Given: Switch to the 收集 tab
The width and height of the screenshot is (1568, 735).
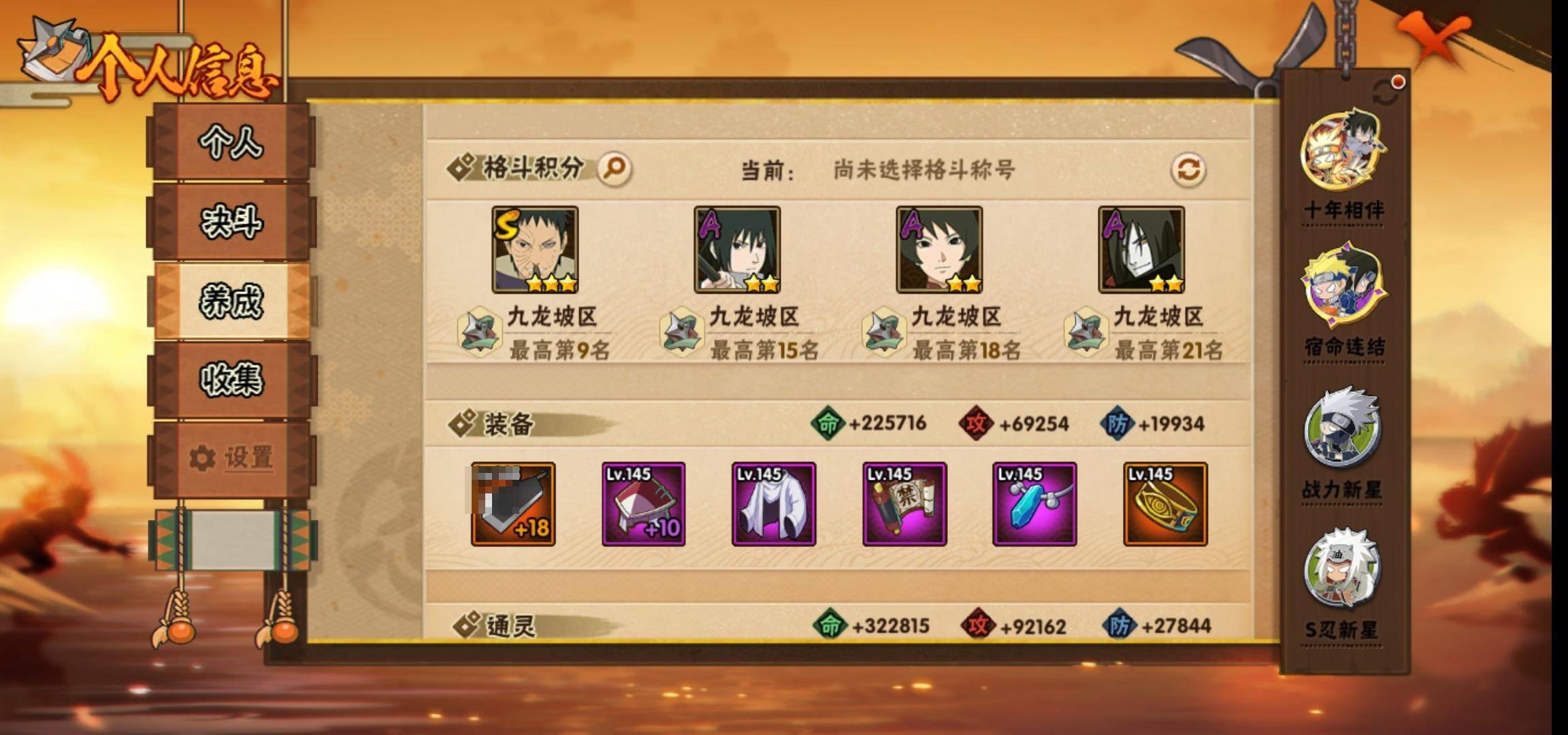Looking at the screenshot, I should coord(231,380).
